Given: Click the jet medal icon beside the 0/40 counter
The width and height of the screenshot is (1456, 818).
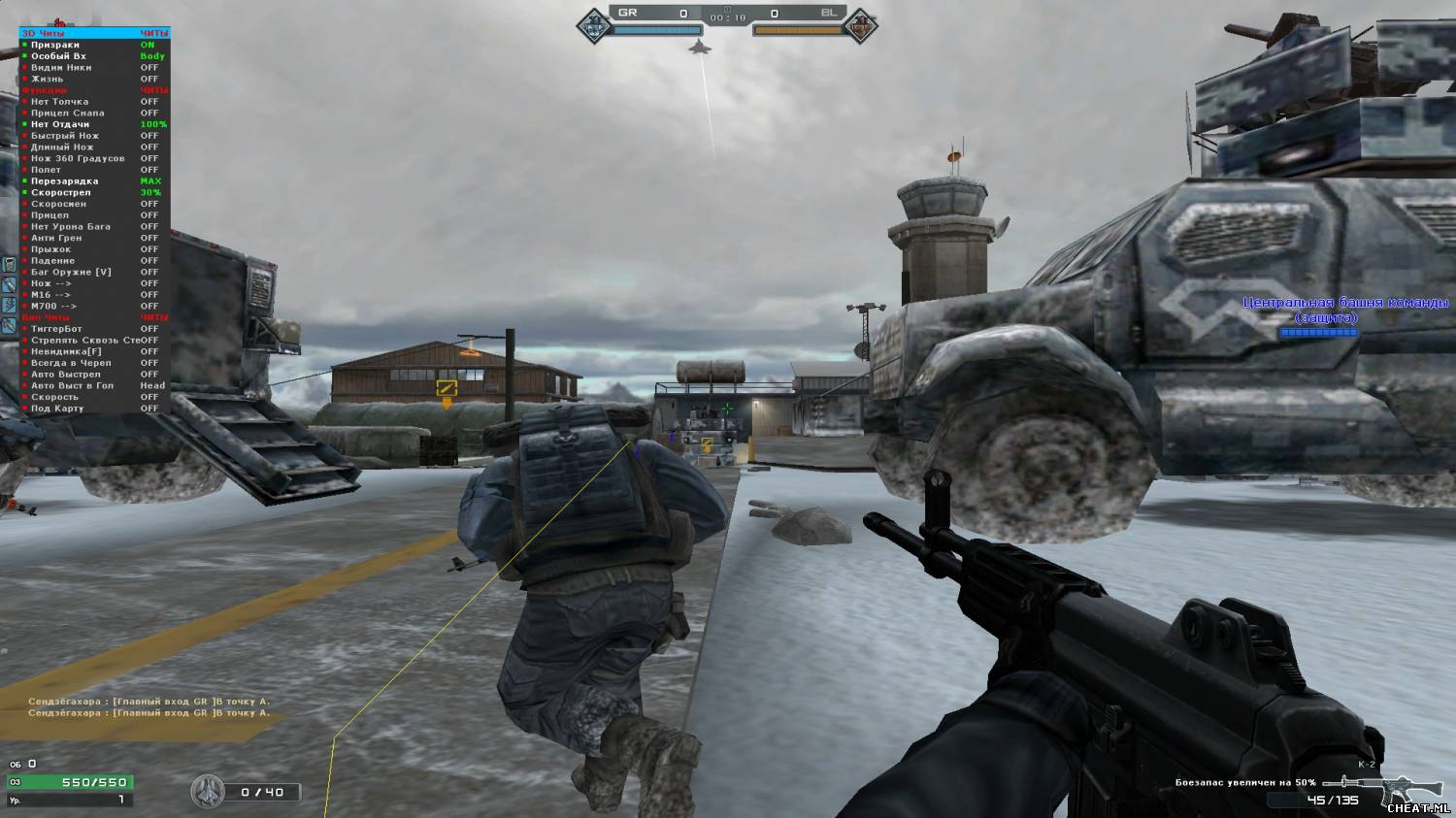Looking at the screenshot, I should coord(209,792).
